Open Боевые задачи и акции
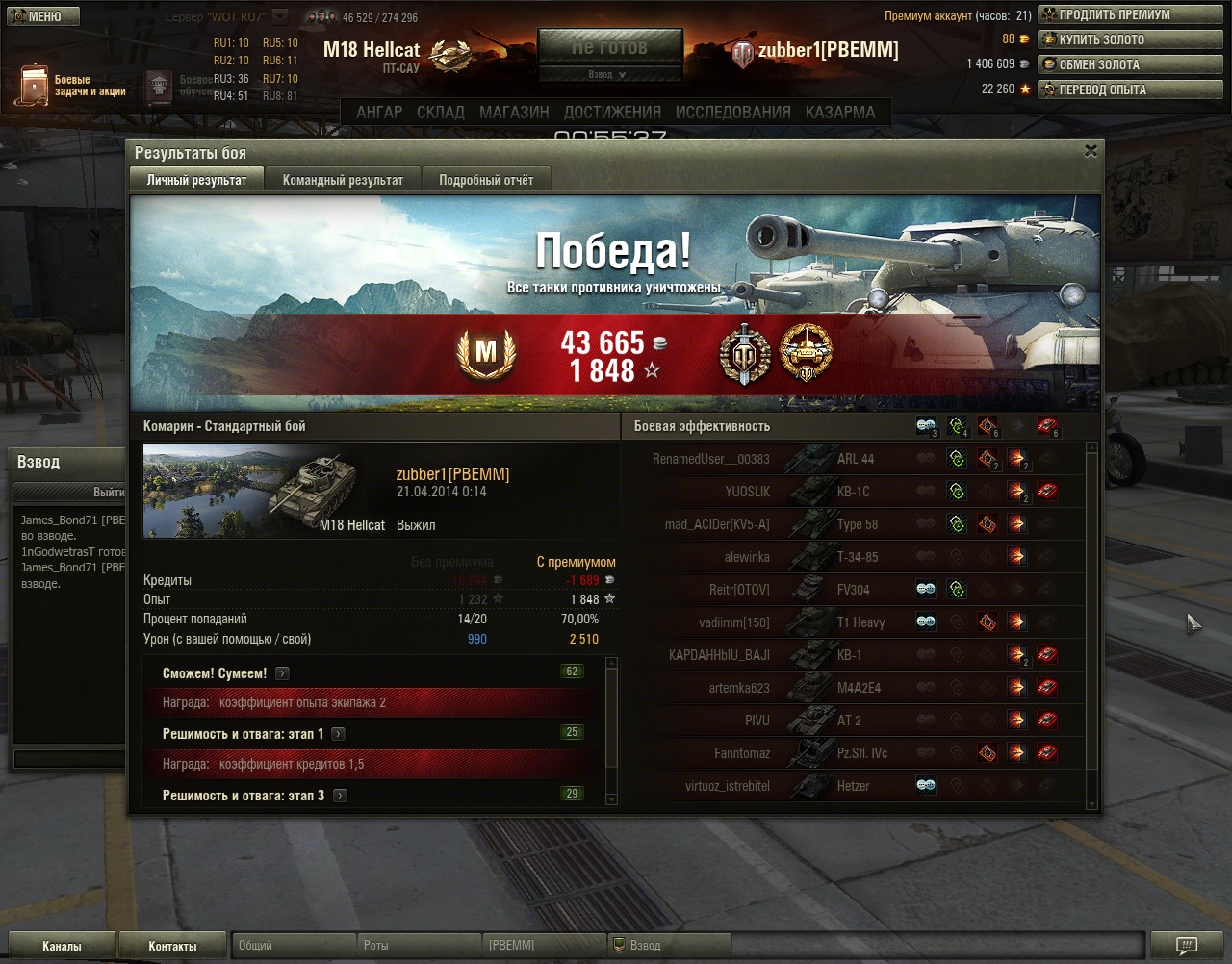 (72, 86)
